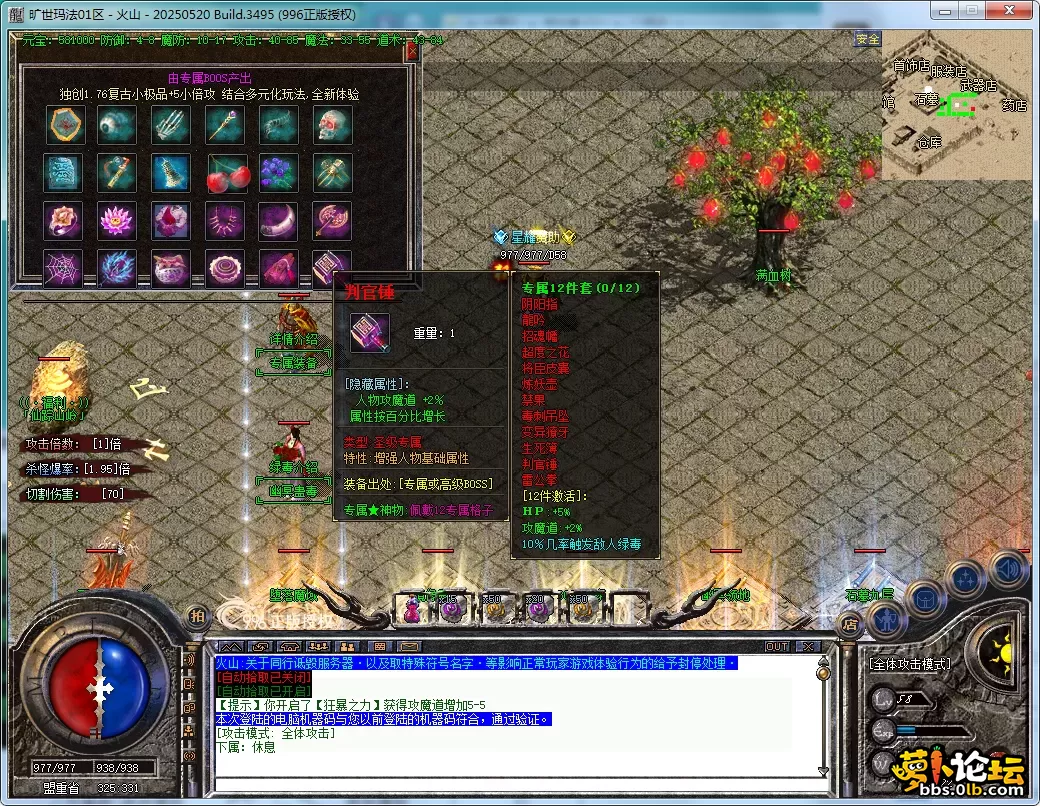The image size is (1040, 806).
Task: Open the skills sparkle round button
Action: [967, 580]
